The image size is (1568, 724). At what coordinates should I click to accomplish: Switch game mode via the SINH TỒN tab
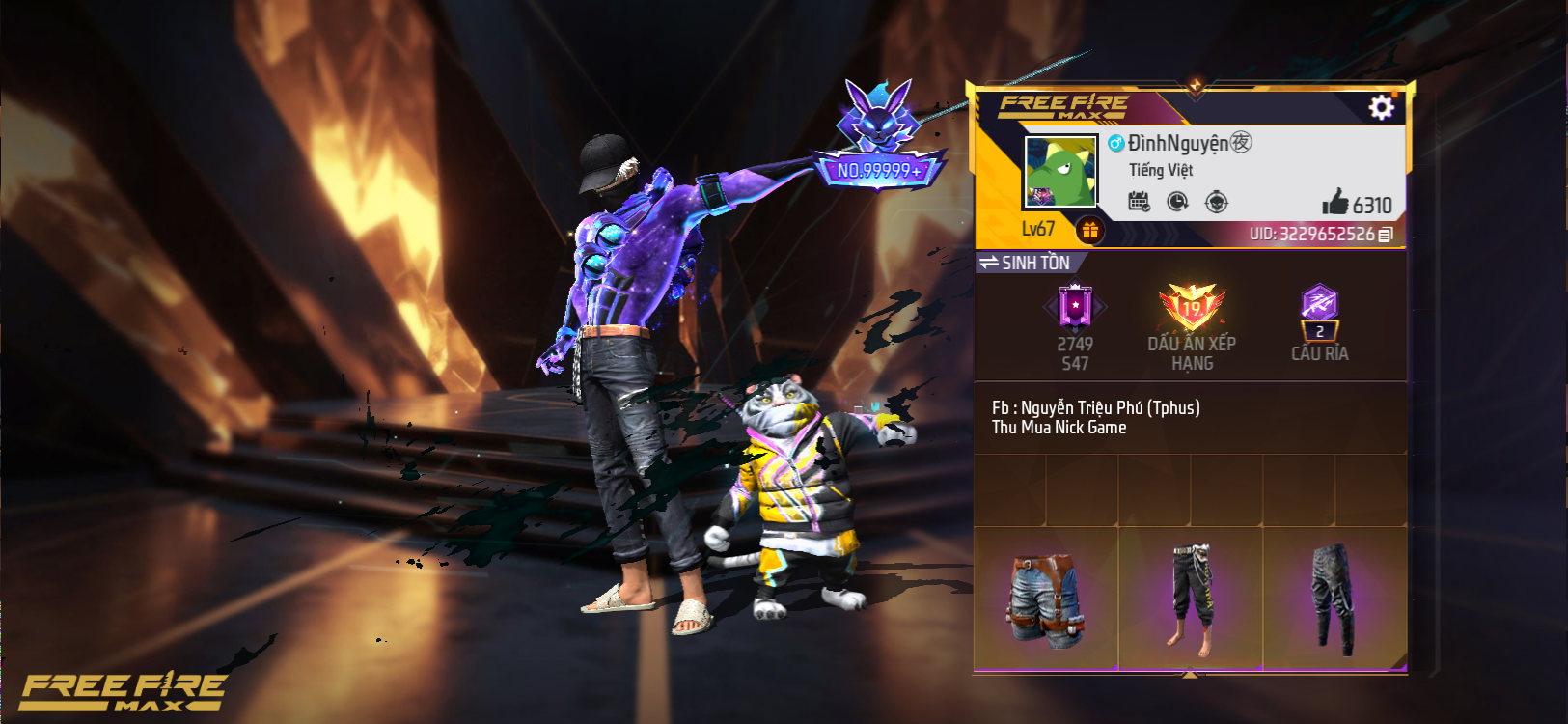[1028, 263]
